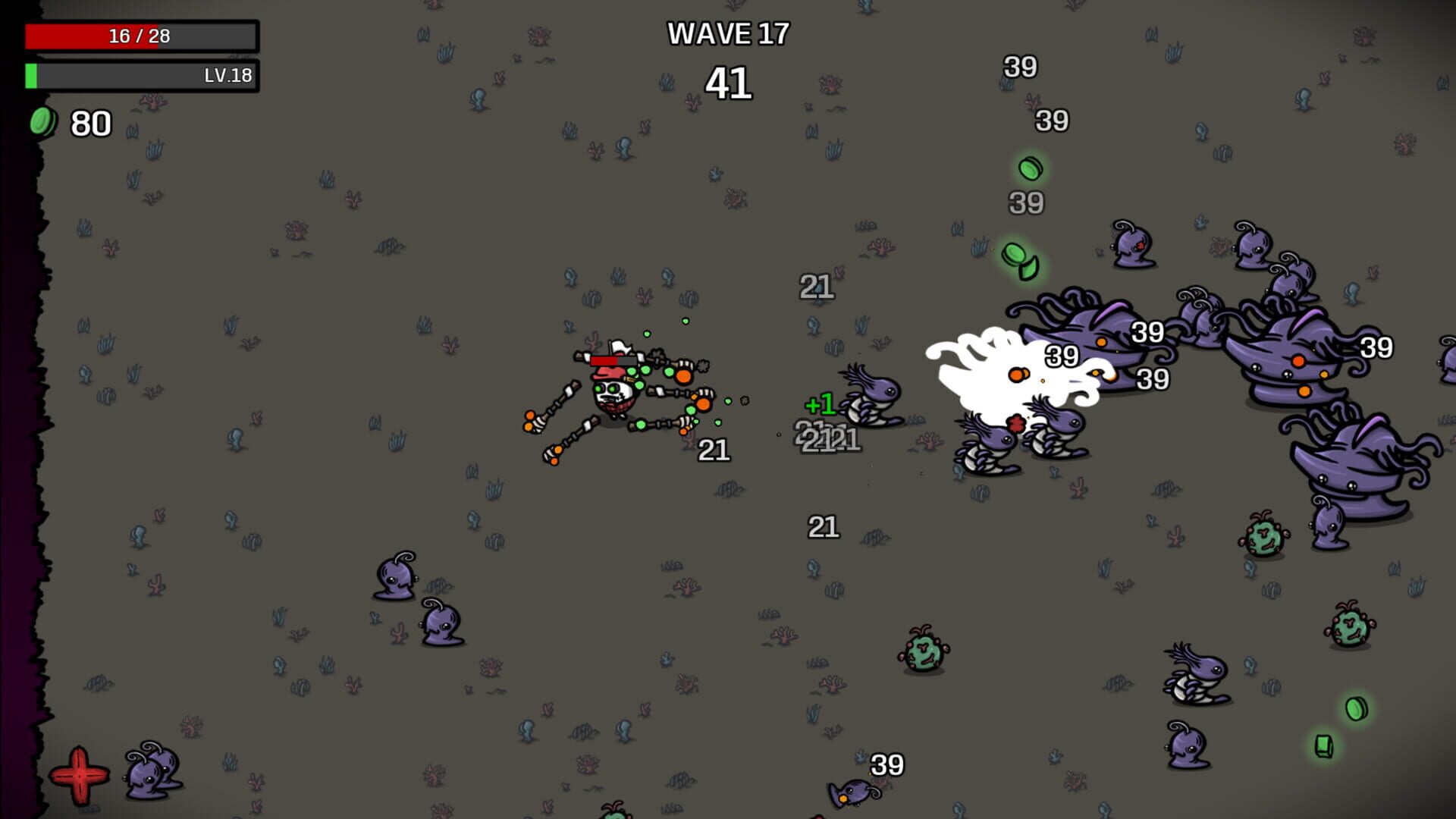The height and width of the screenshot is (819, 1456).
Task: Click the wave countdown timer showing 41
Action: [x=729, y=83]
